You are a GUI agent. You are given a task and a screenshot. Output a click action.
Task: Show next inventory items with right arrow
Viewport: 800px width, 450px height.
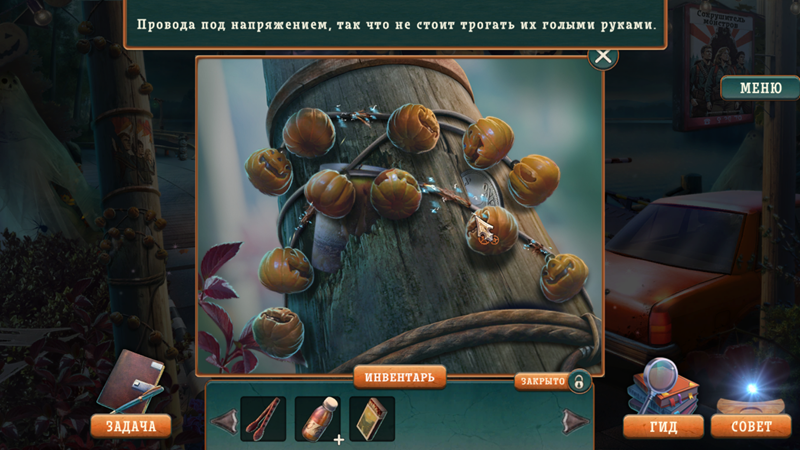click(575, 421)
